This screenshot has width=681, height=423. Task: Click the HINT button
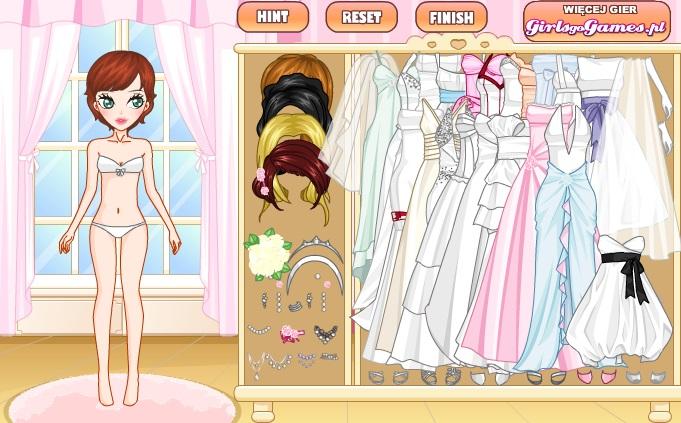click(272, 17)
